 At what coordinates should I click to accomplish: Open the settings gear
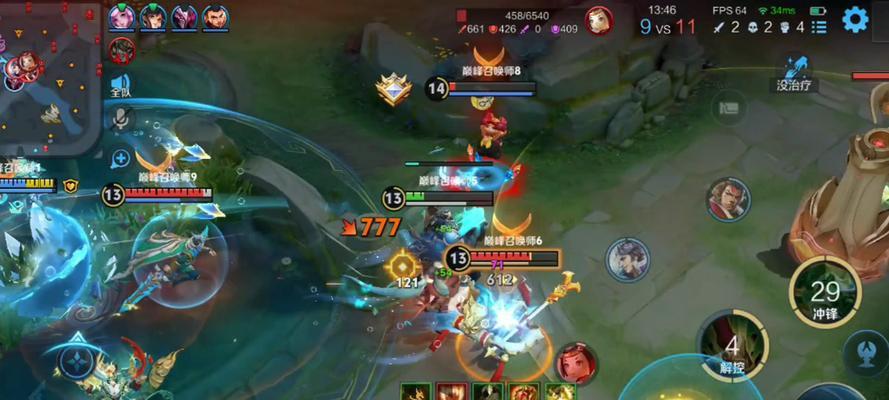coord(854,19)
